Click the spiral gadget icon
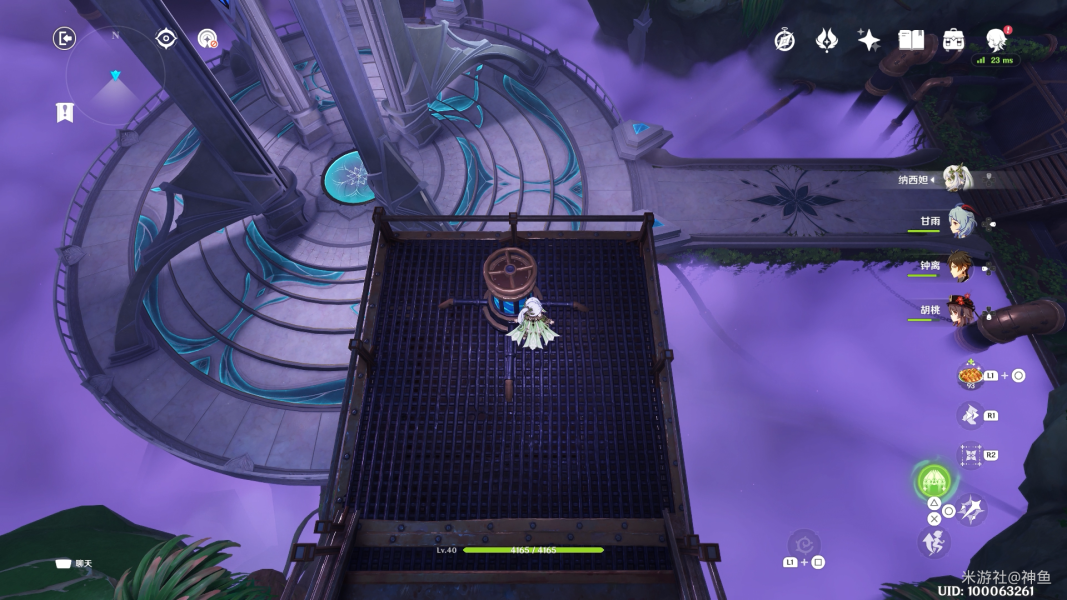The height and width of the screenshot is (600, 1067). pyautogui.click(x=803, y=545)
